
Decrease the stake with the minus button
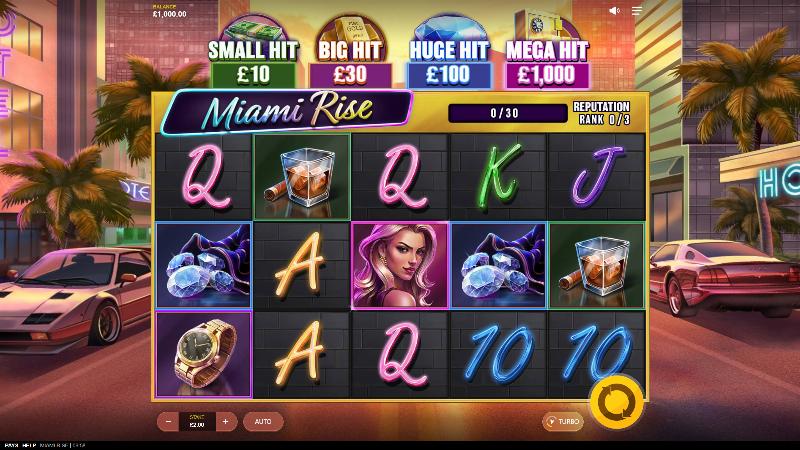[x=167, y=422]
